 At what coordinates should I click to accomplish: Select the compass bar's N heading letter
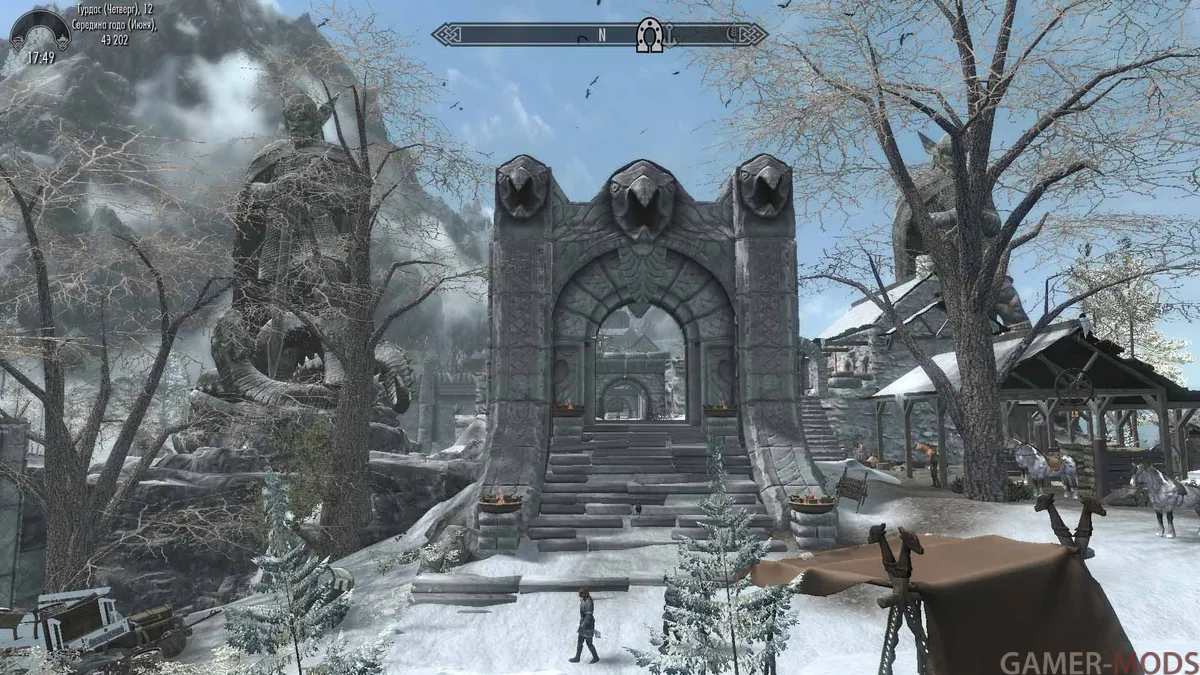[x=602, y=35]
